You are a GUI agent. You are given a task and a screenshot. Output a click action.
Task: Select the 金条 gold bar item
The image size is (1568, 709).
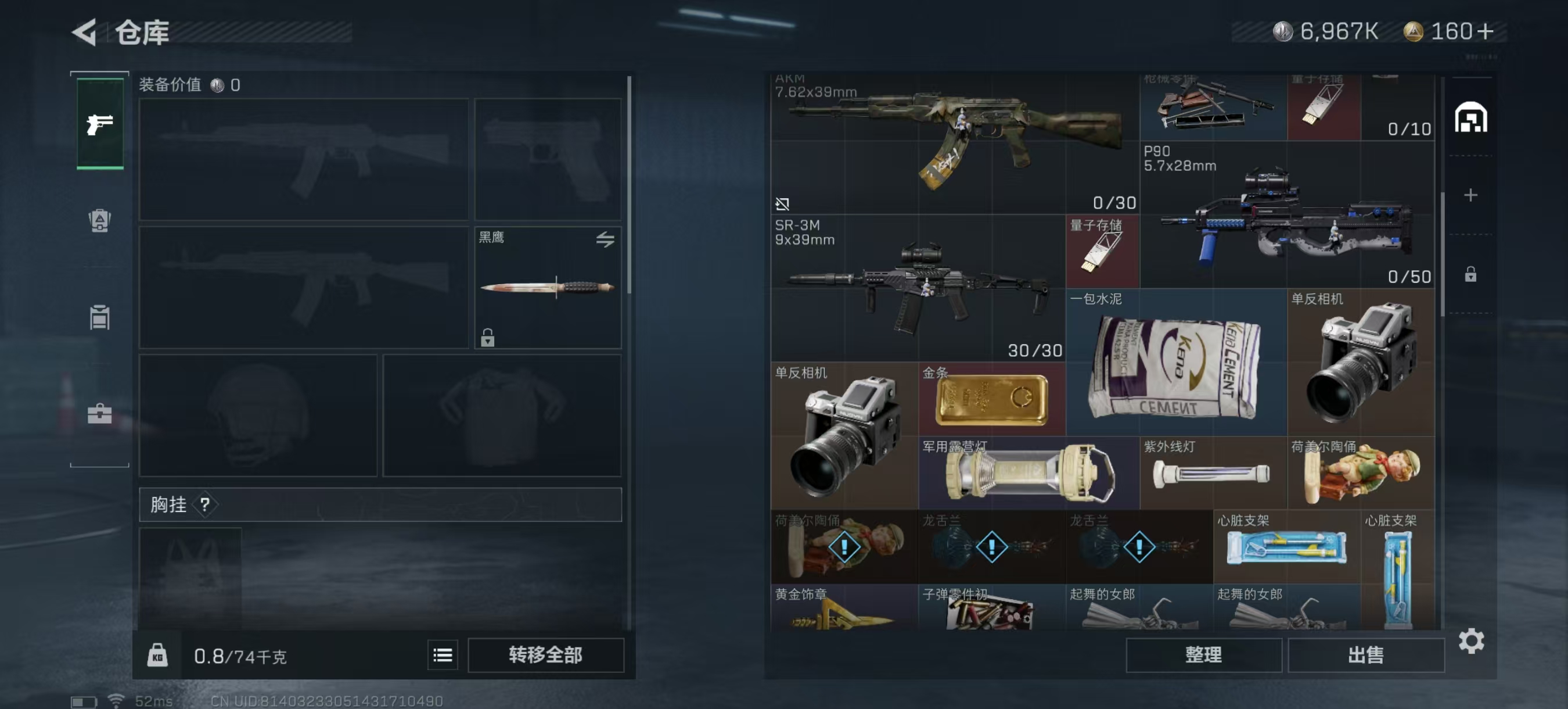[x=991, y=400]
